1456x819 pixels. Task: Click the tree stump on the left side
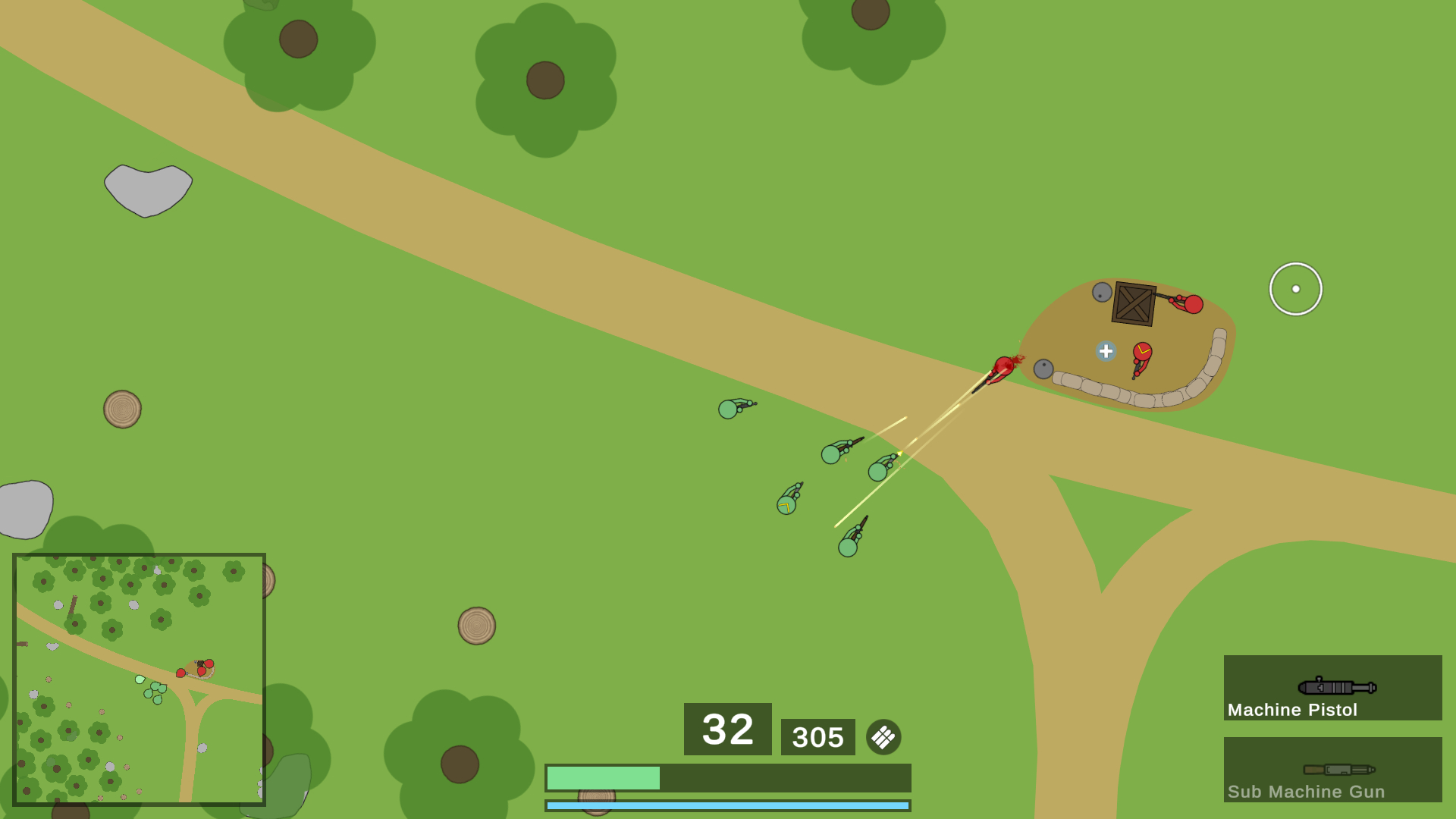[122, 408]
